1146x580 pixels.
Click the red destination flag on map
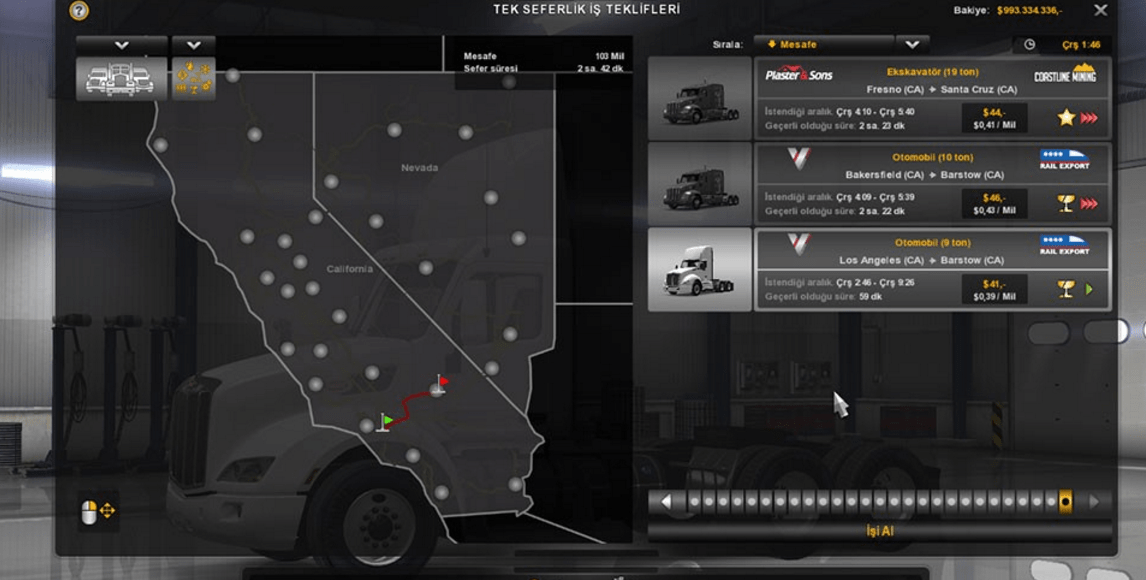tap(441, 383)
